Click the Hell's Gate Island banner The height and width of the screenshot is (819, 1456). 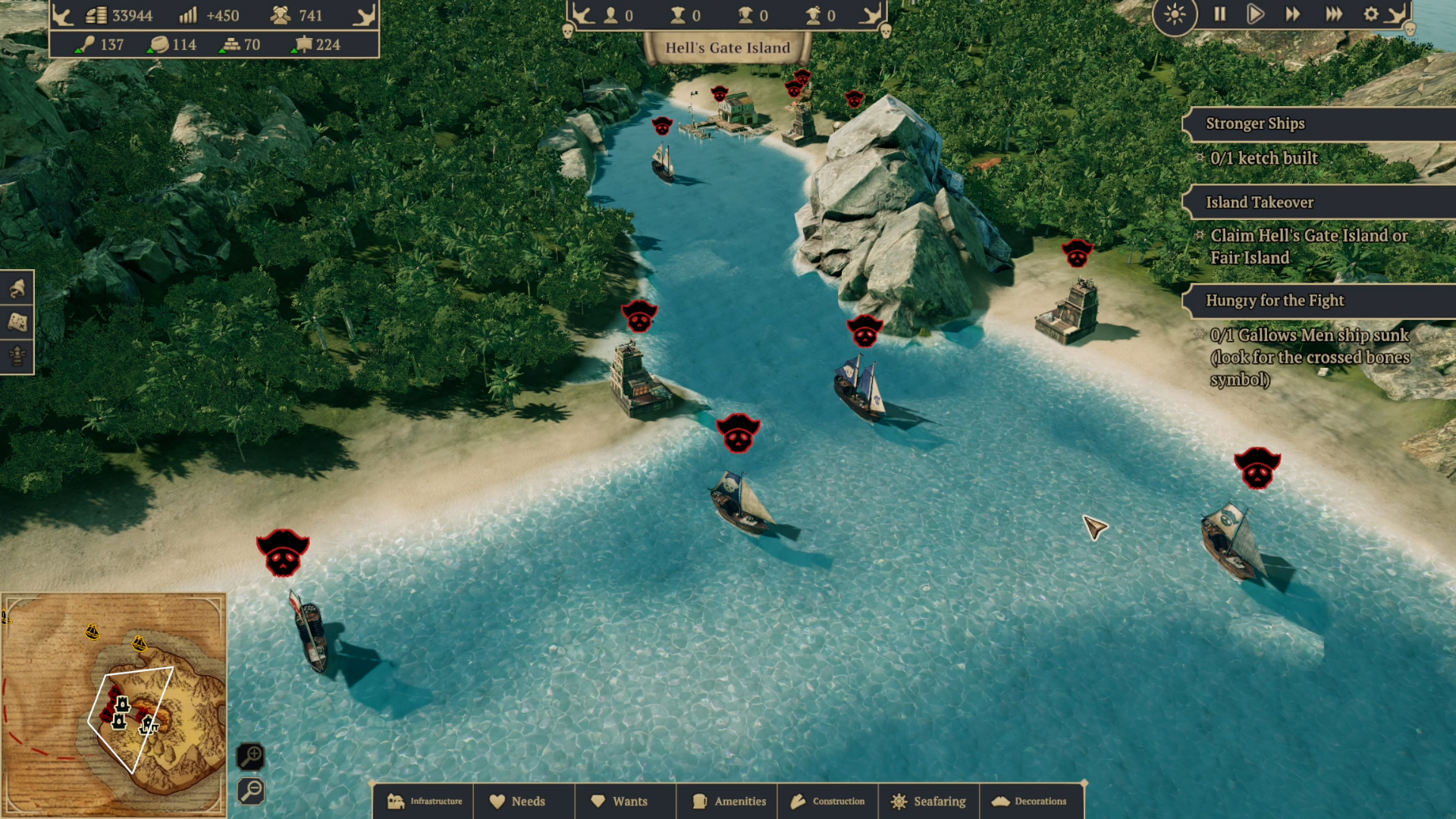click(x=728, y=47)
